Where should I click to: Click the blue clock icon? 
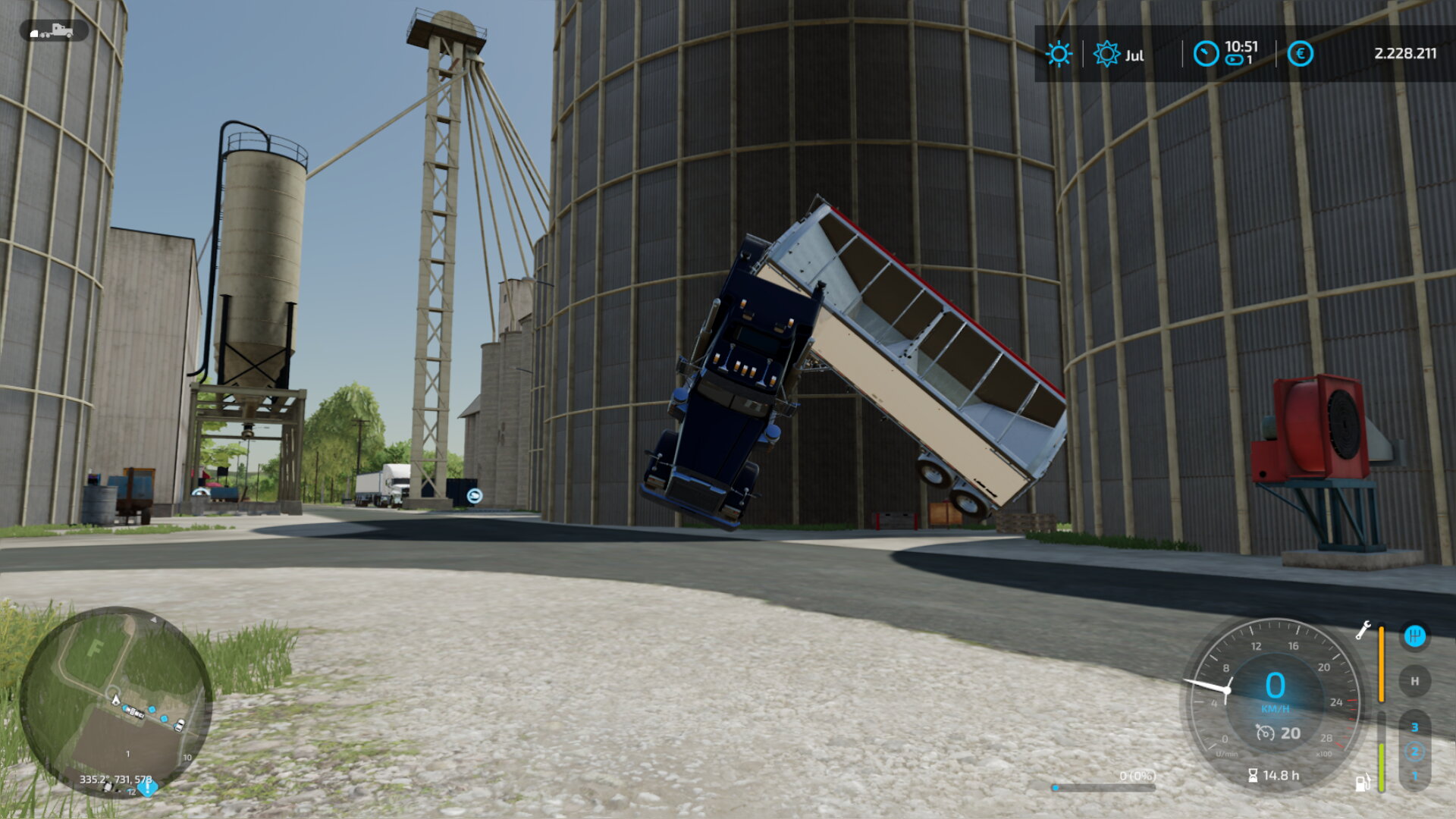pyautogui.click(x=1206, y=54)
